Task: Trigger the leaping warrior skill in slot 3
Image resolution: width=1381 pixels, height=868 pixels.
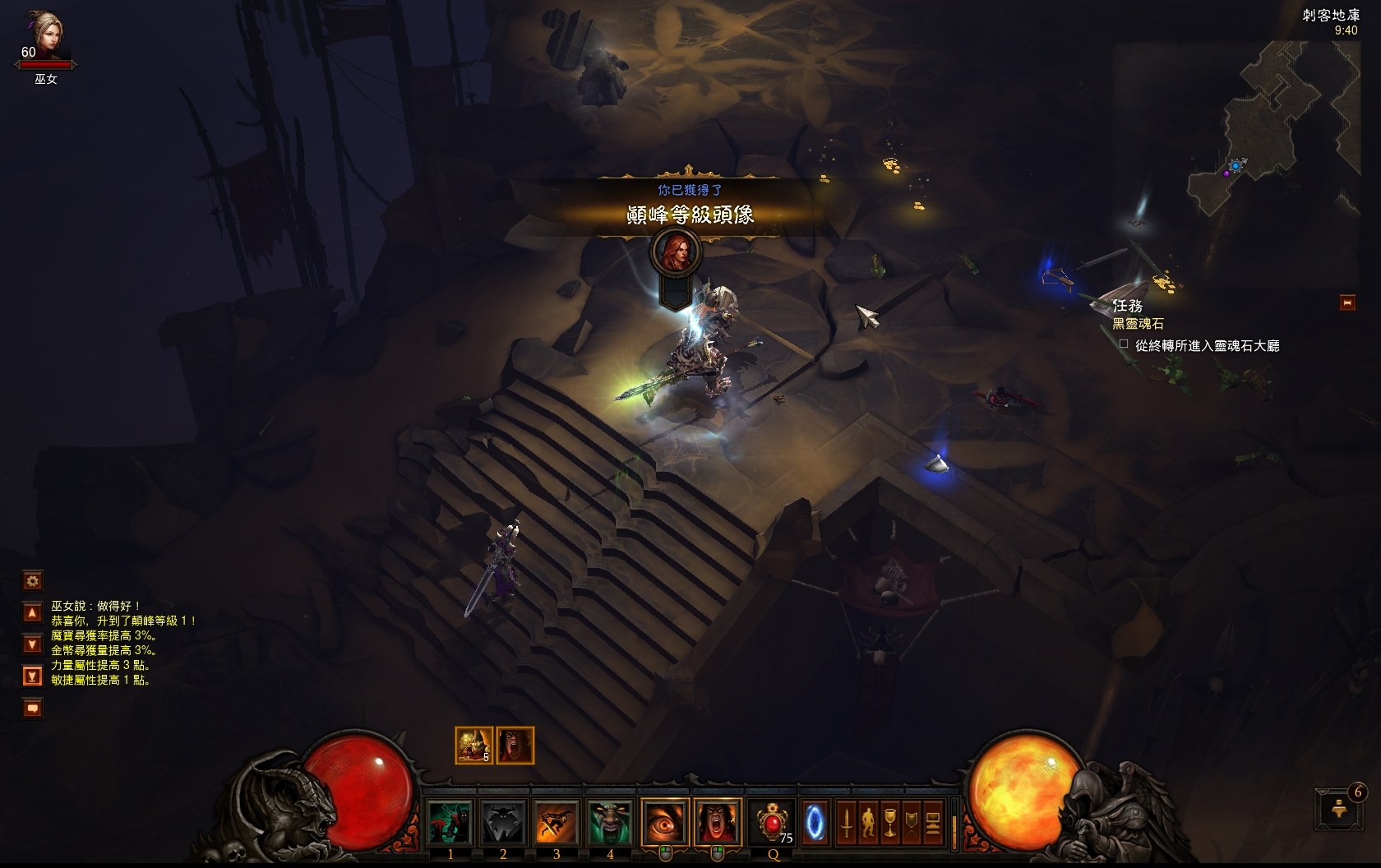Action: (556, 822)
